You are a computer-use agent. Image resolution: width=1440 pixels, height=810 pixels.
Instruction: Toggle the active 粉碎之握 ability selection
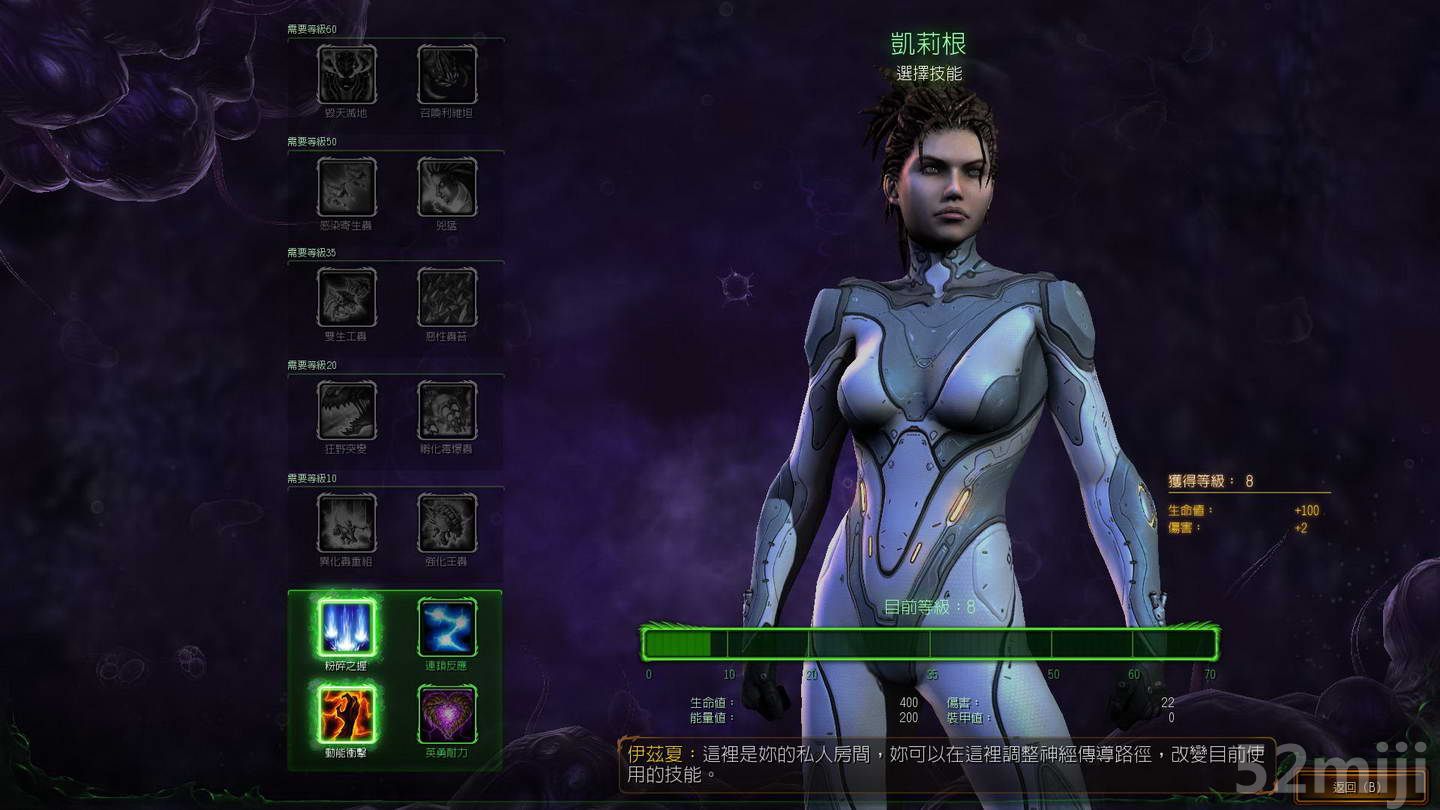(348, 628)
